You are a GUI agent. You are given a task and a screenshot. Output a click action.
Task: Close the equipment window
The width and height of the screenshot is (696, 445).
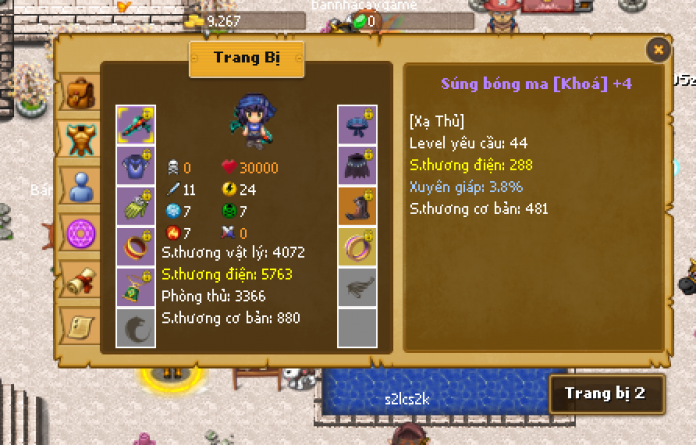pyautogui.click(x=657, y=49)
